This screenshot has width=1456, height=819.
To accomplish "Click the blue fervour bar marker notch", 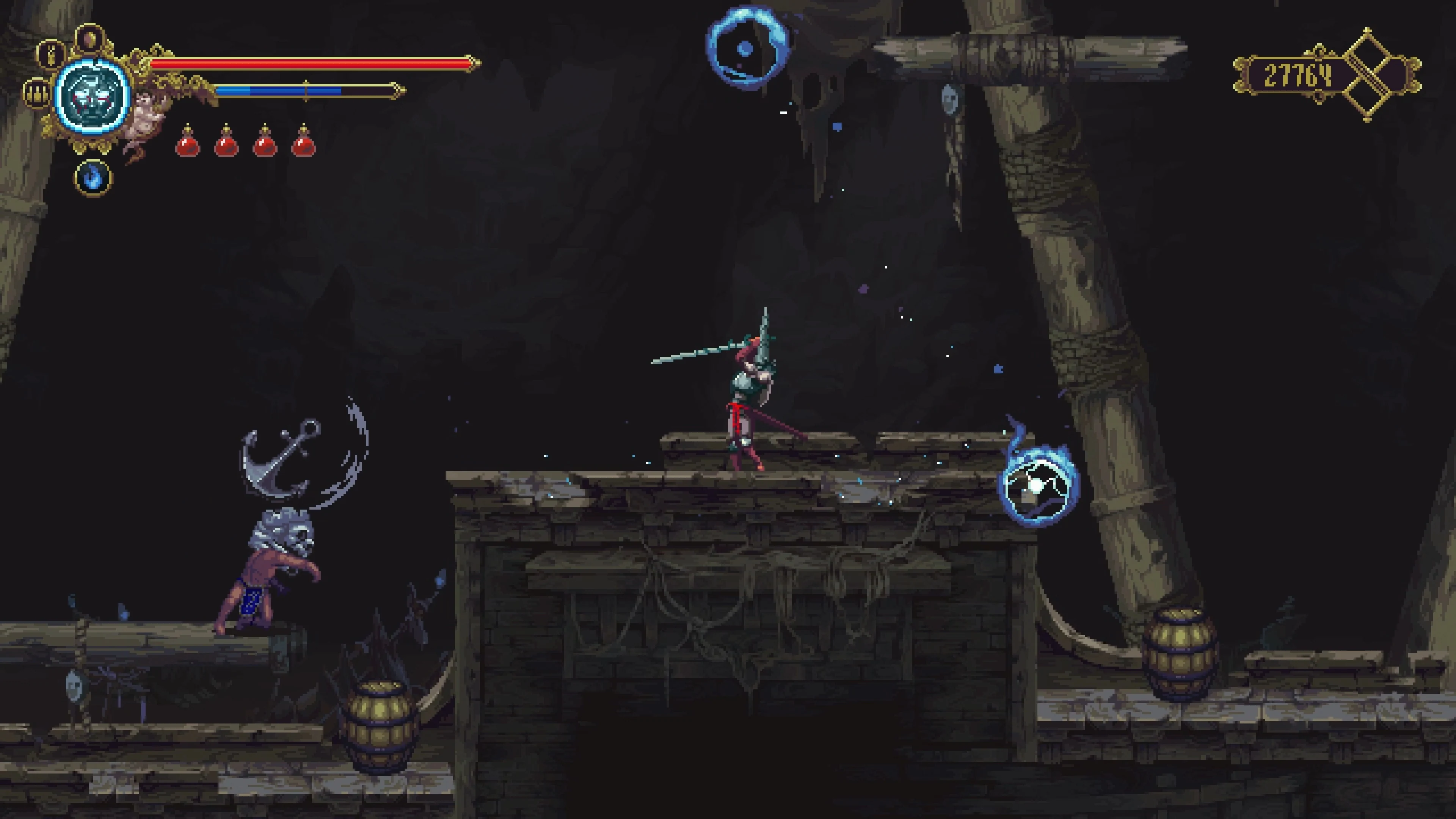I will coord(305,91).
